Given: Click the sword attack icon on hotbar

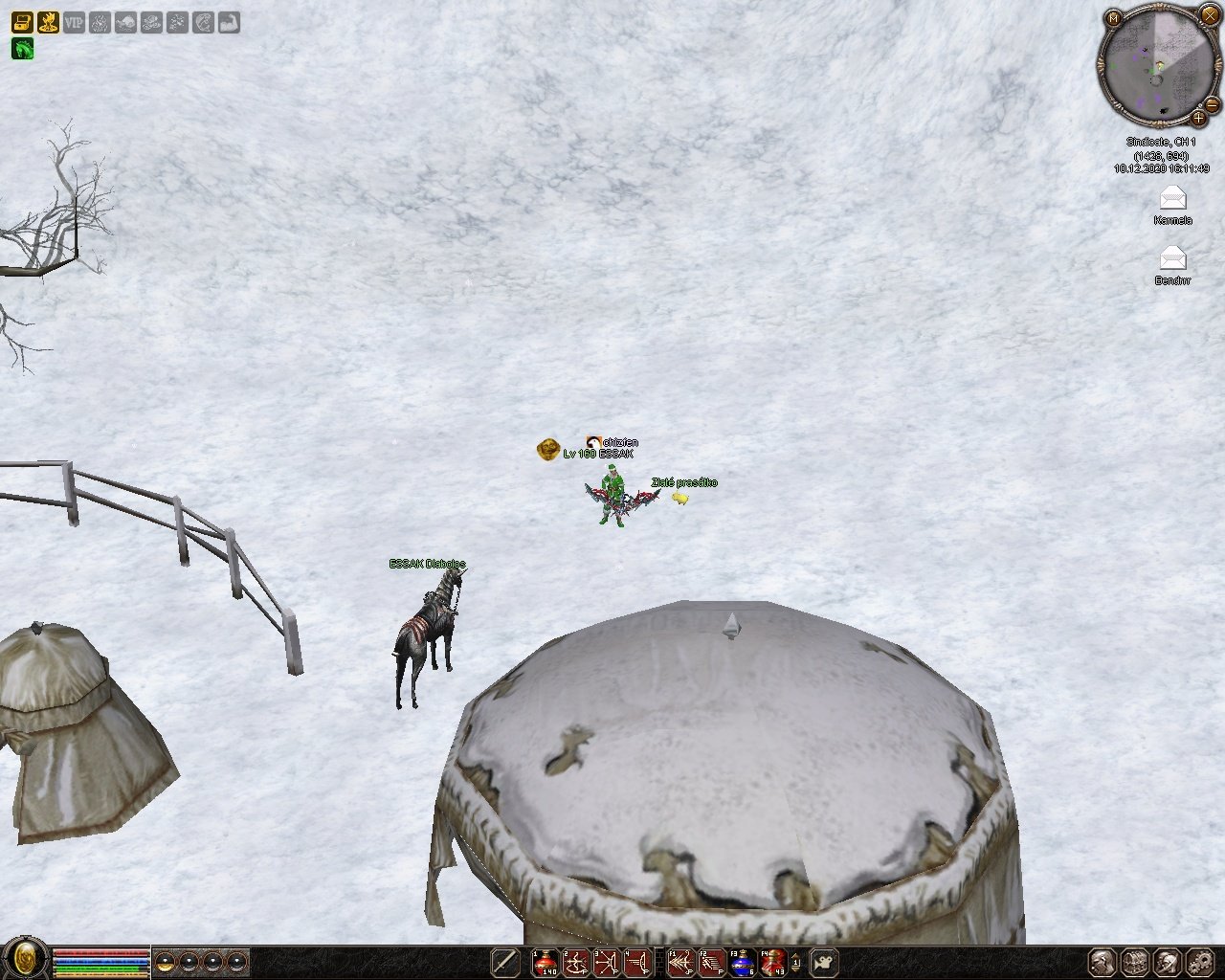Looking at the screenshot, I should 505,962.
